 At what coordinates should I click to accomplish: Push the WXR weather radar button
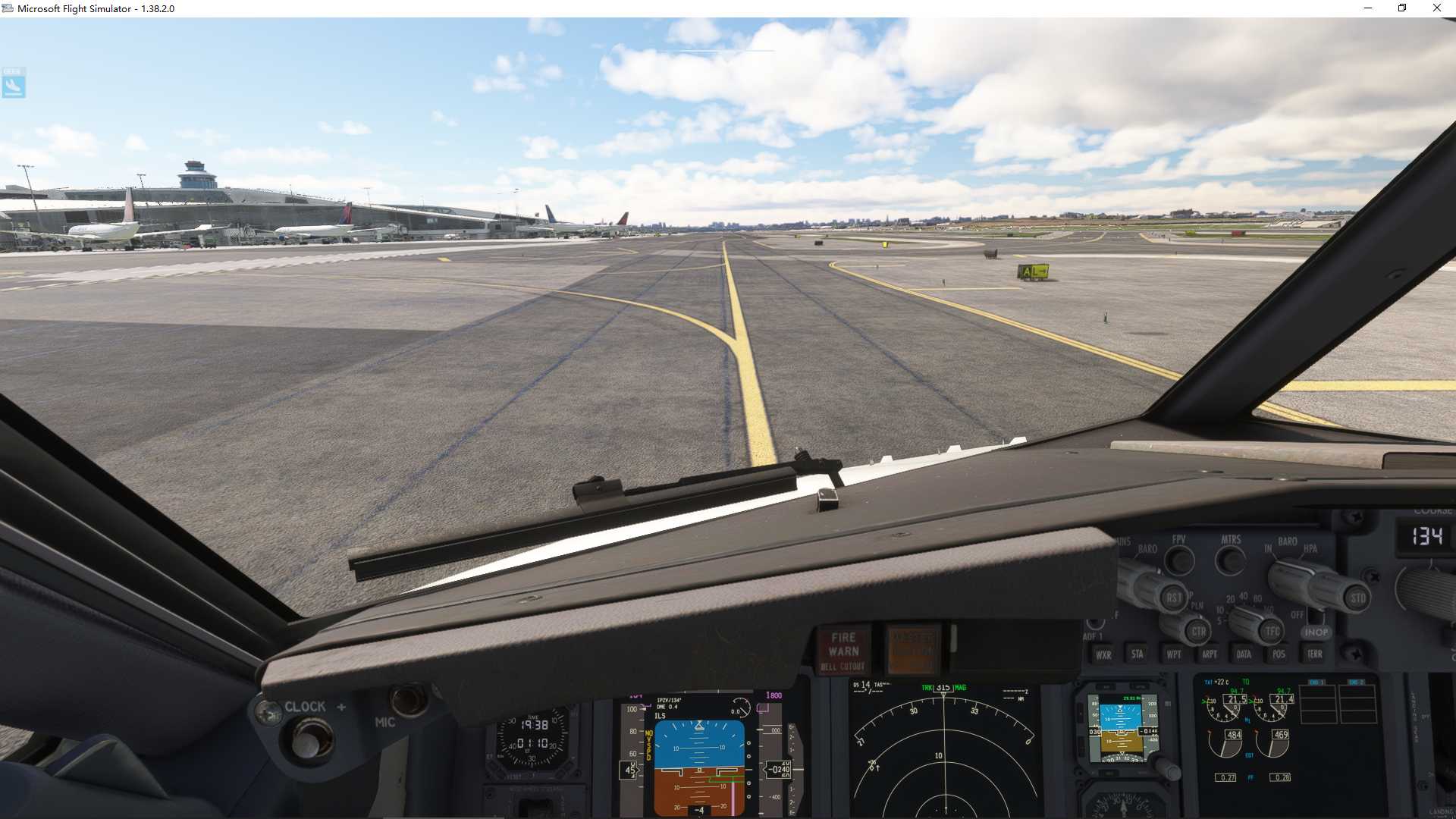pyautogui.click(x=1103, y=654)
